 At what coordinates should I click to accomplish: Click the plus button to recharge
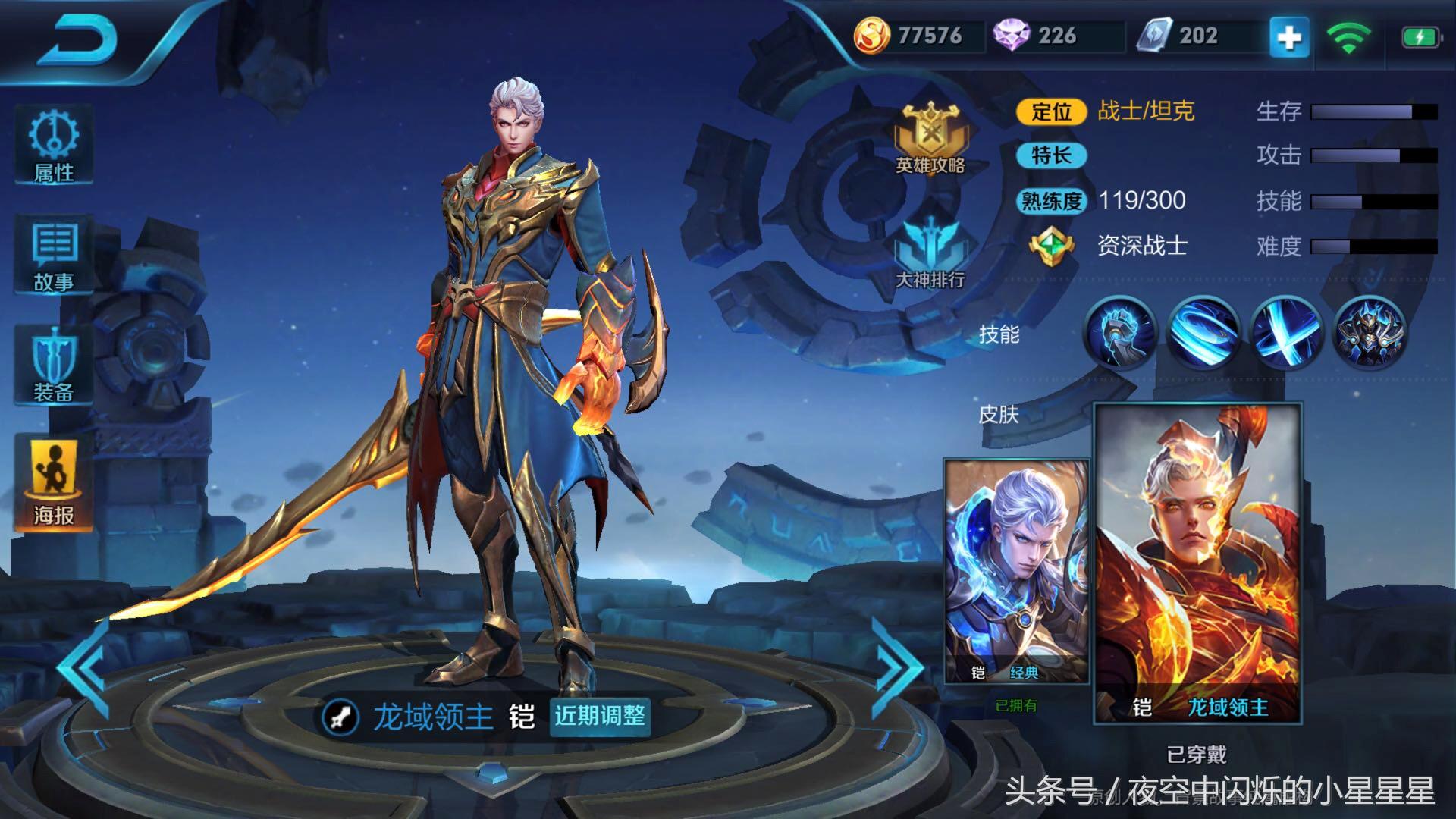(1287, 34)
